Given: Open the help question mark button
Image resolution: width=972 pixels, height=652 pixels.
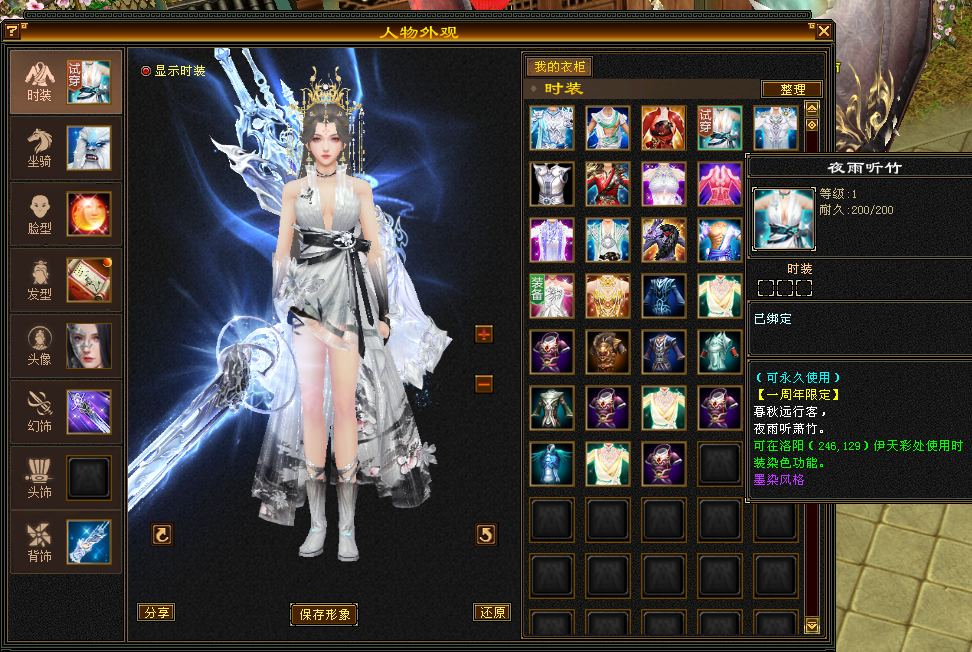Looking at the screenshot, I should point(12,31).
